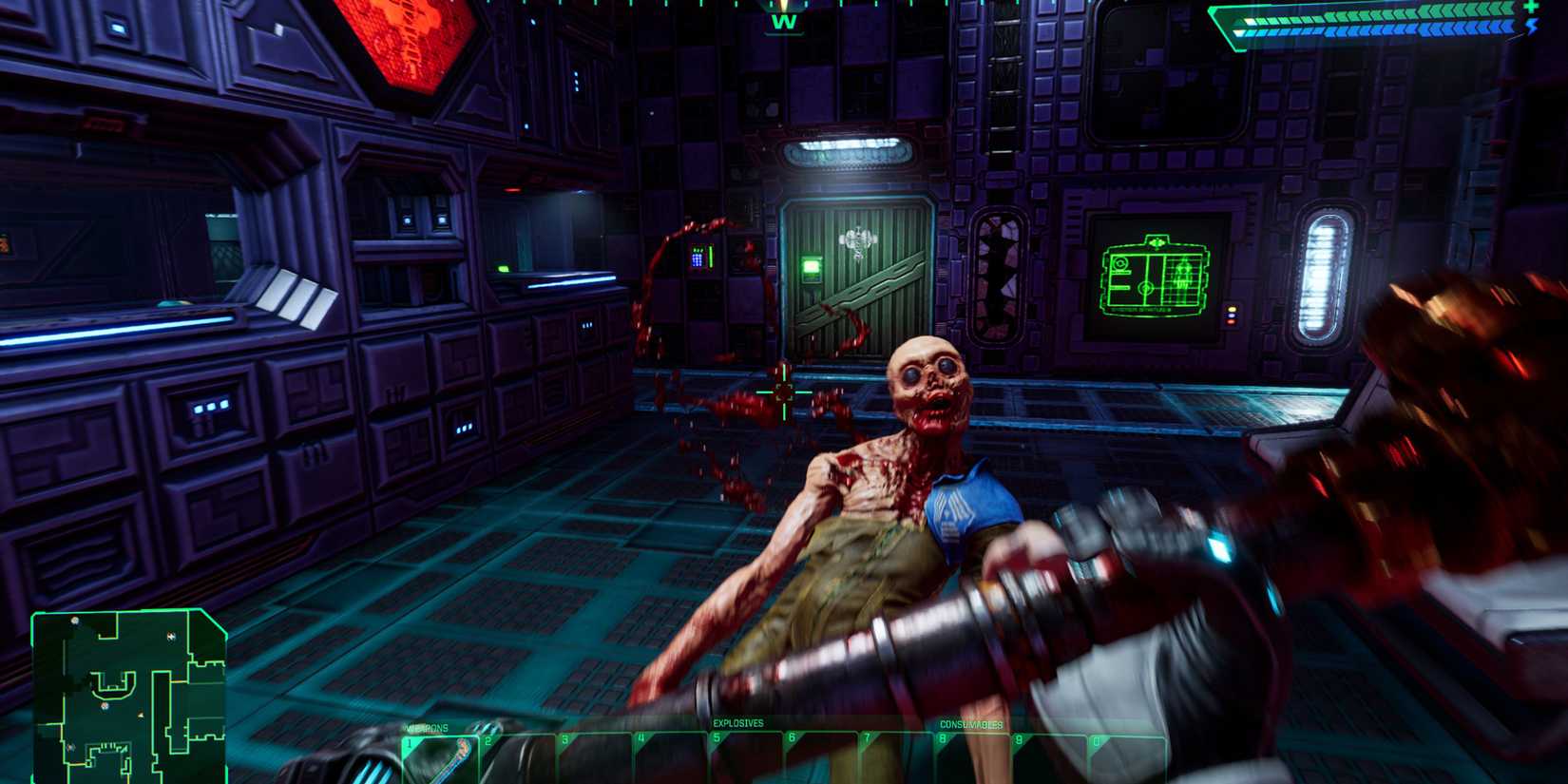Toggle the green indicator on the keypad panel
This screenshot has height=784, width=1568.
pyautogui.click(x=711, y=258)
